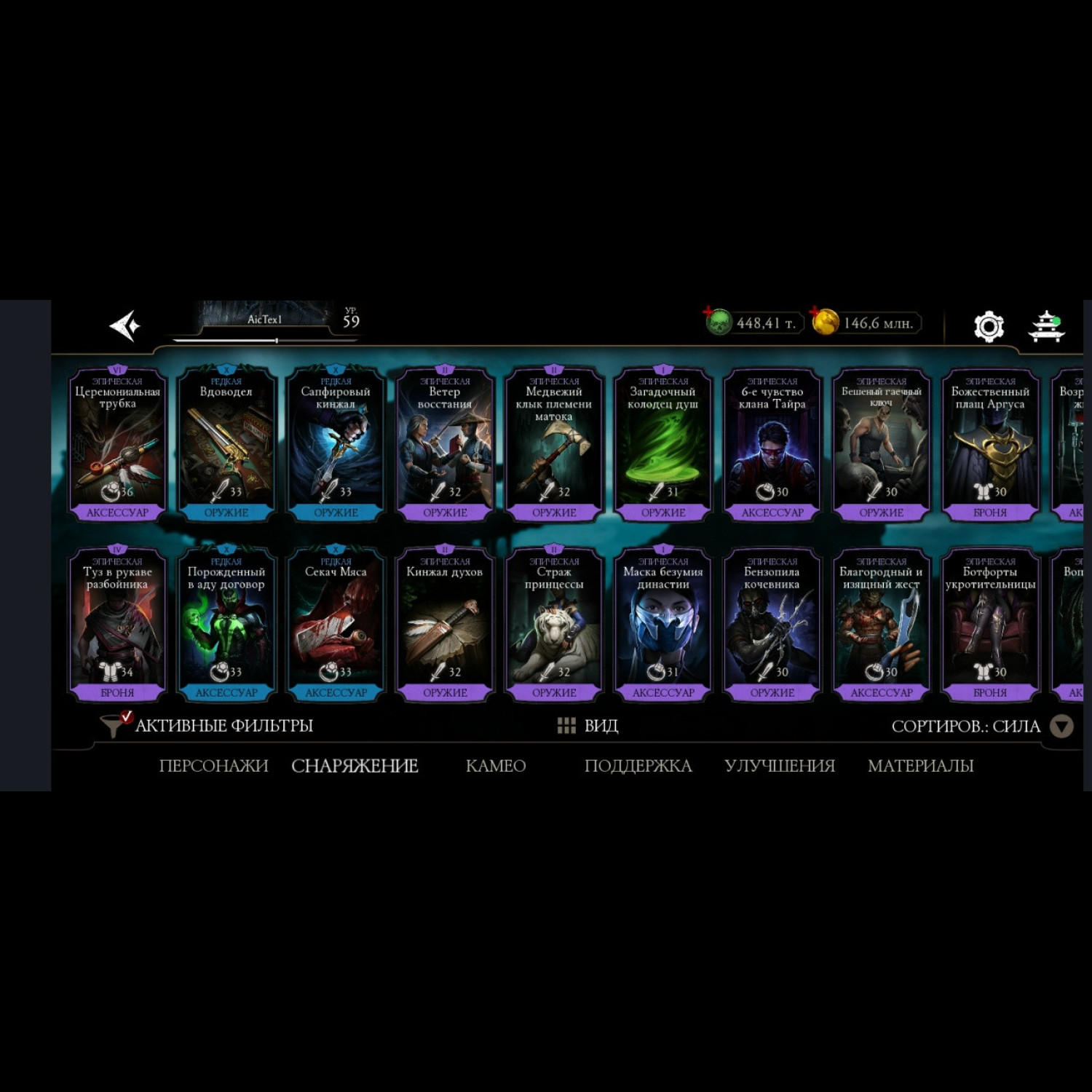The image size is (1092, 1092).
Task: Switch to the Персонажи tab
Action: 213,766
